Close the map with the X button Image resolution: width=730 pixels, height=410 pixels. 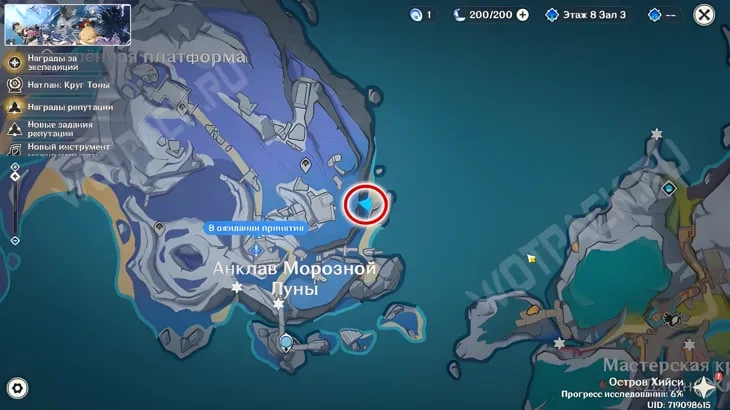[x=704, y=15]
